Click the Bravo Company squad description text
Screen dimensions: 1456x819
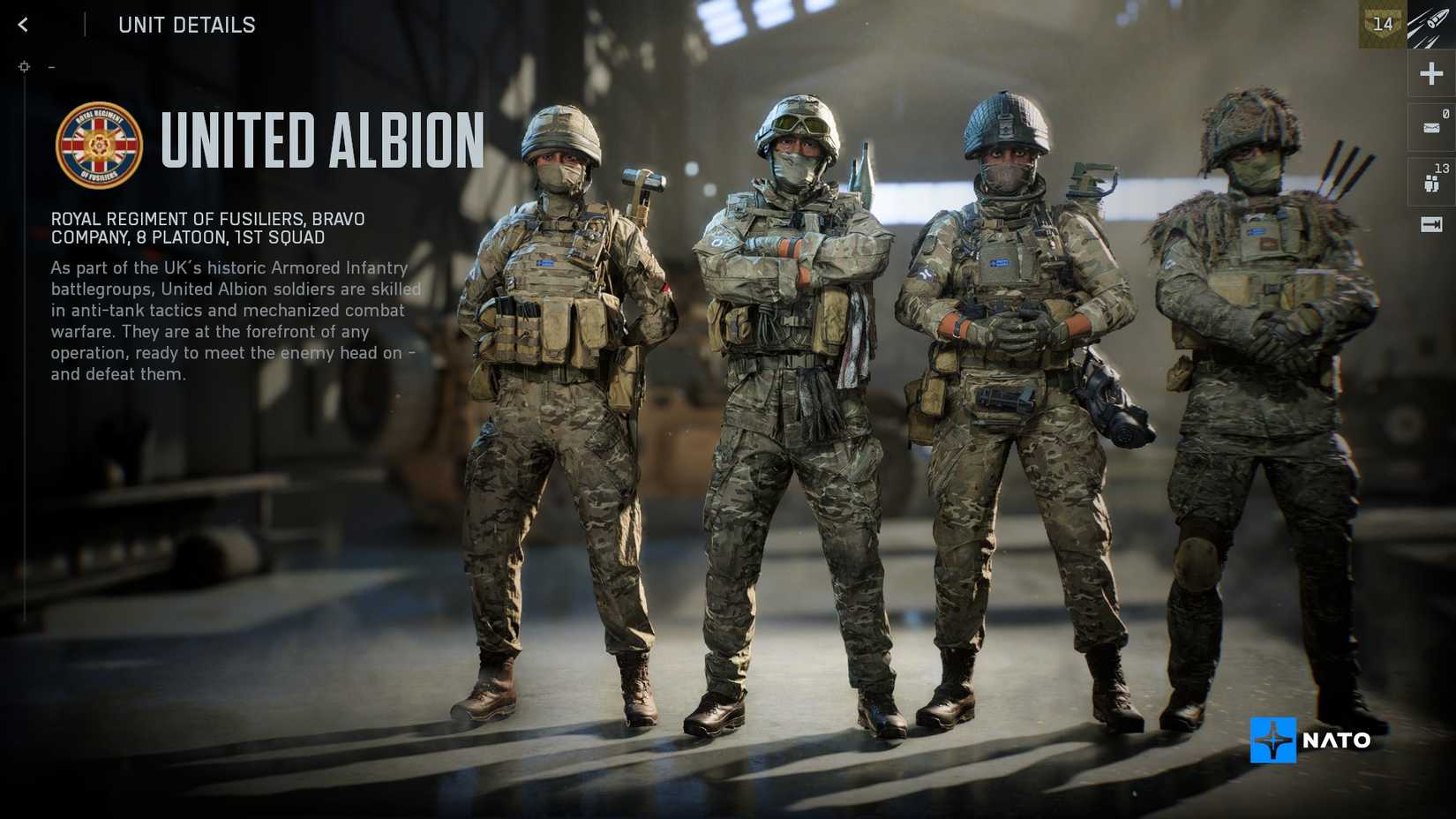(207, 228)
